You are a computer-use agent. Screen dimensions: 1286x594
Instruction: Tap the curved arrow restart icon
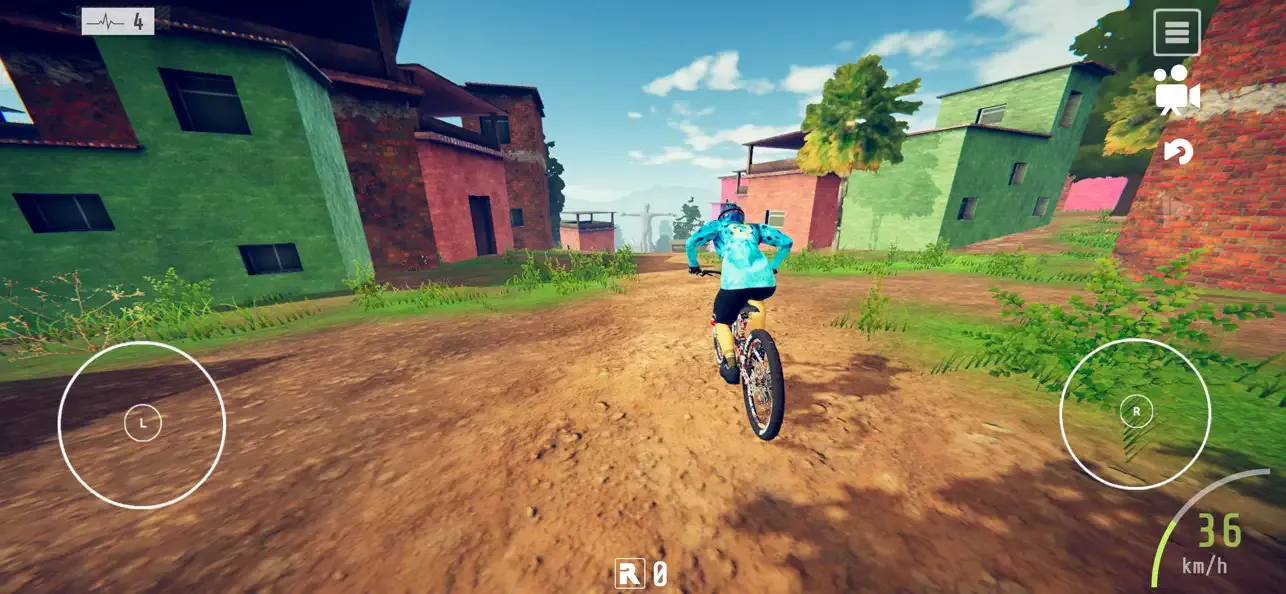click(1178, 151)
